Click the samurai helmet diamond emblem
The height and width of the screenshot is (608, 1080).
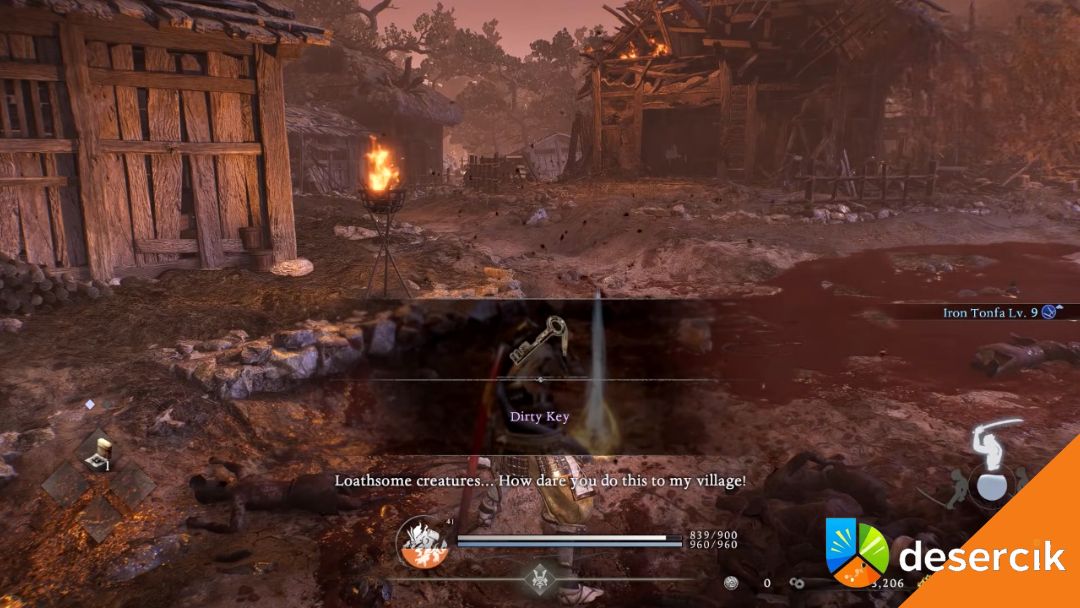tap(541, 577)
